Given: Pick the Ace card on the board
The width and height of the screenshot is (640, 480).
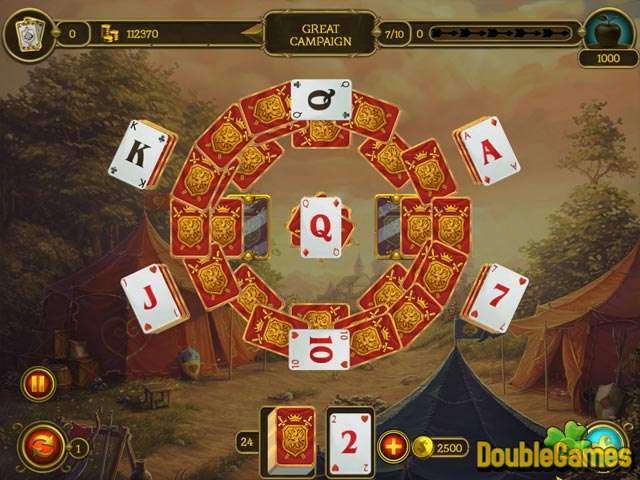Looking at the screenshot, I should 487,154.
